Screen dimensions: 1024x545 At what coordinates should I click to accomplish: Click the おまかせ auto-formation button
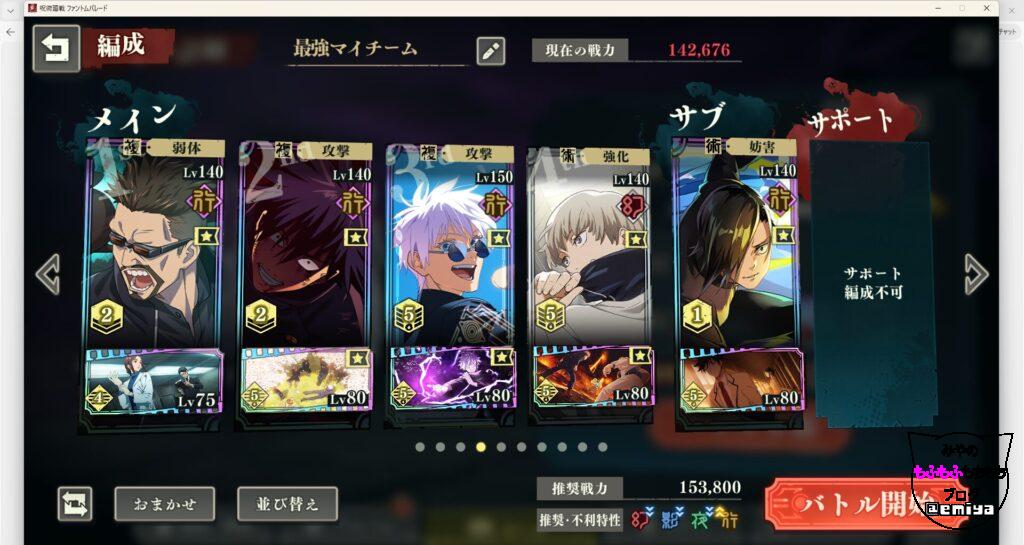164,504
